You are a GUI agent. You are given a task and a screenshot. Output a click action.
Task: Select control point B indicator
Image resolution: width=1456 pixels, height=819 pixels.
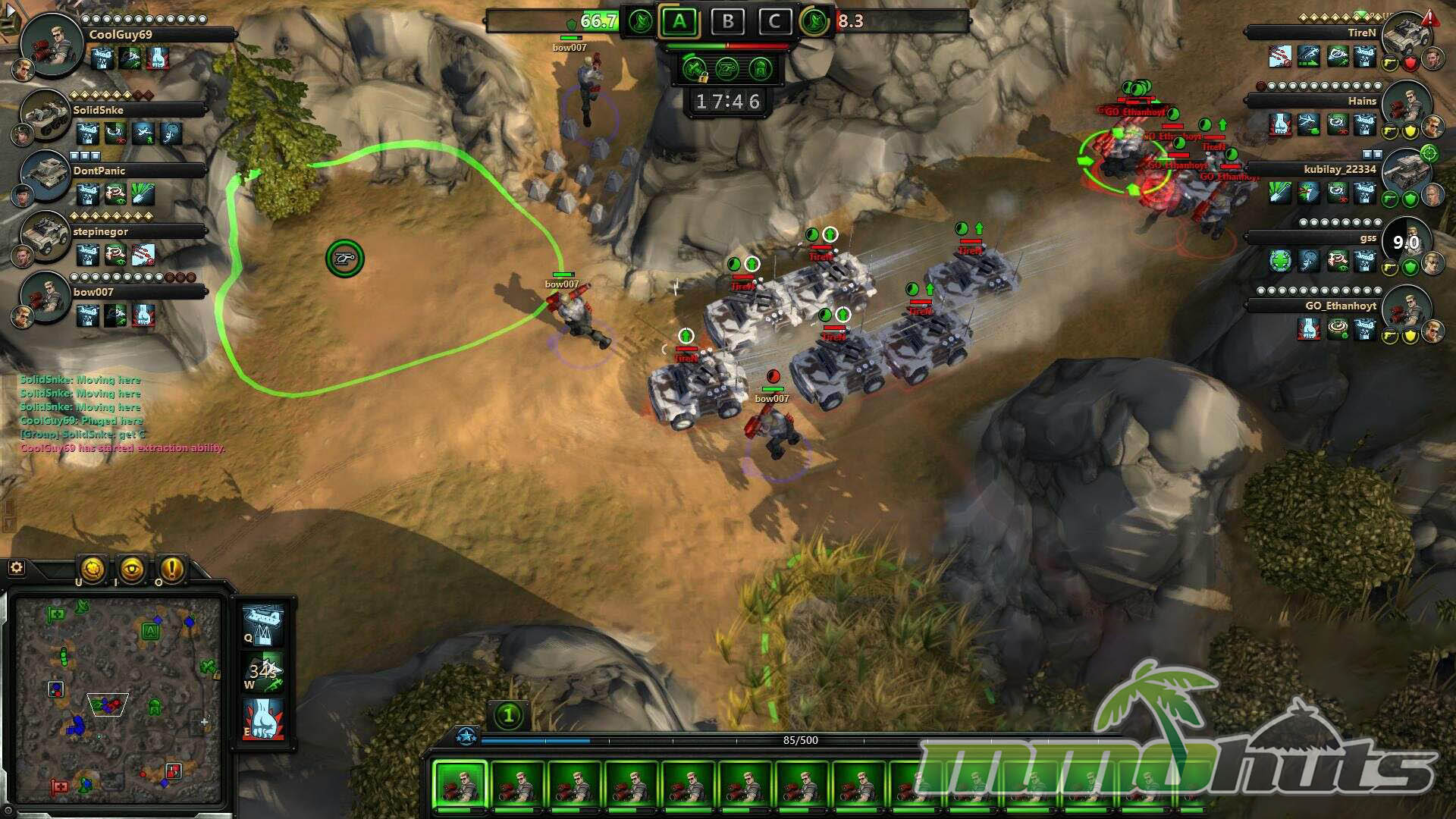(726, 21)
